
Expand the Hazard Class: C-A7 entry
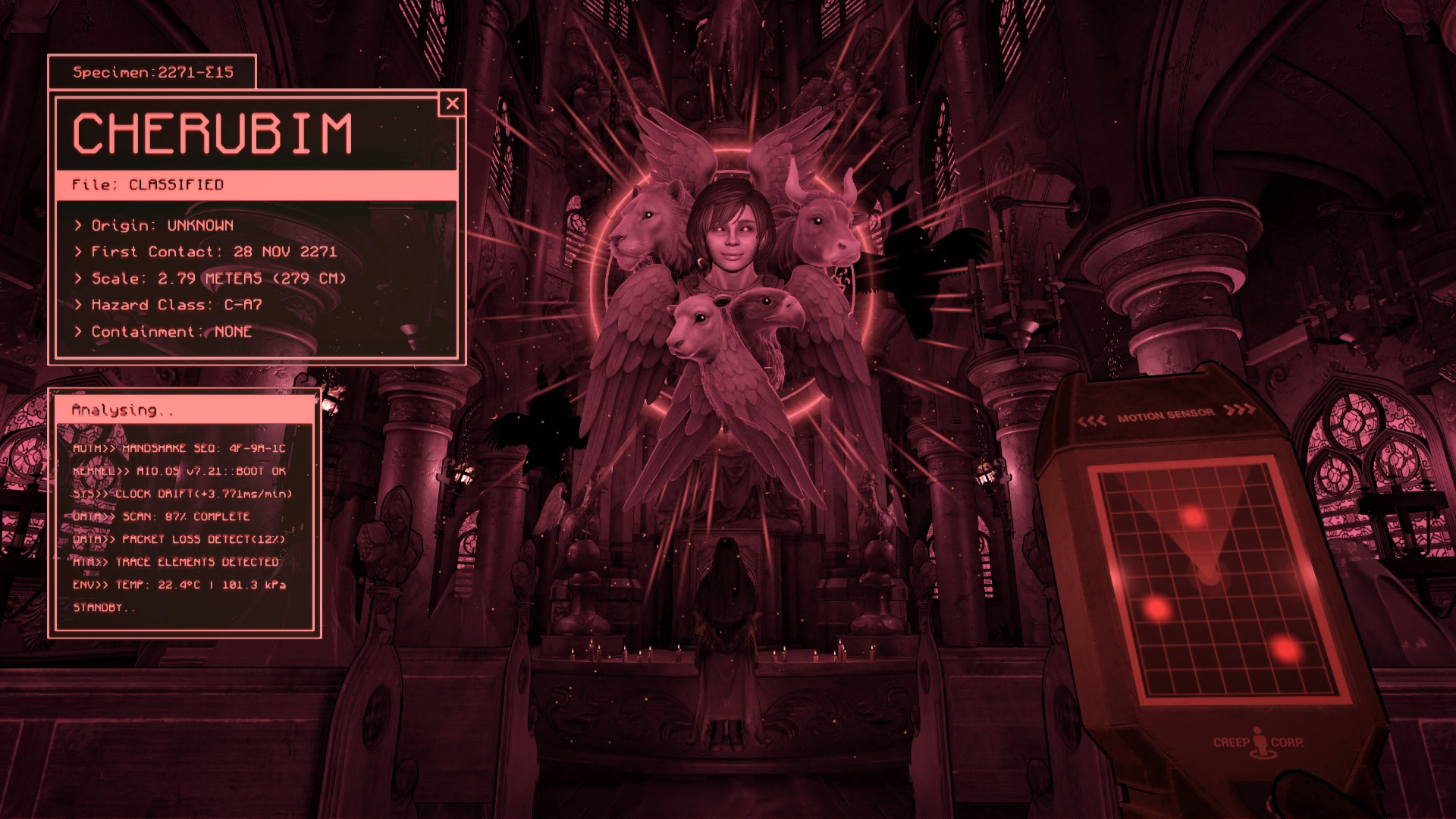tap(168, 305)
